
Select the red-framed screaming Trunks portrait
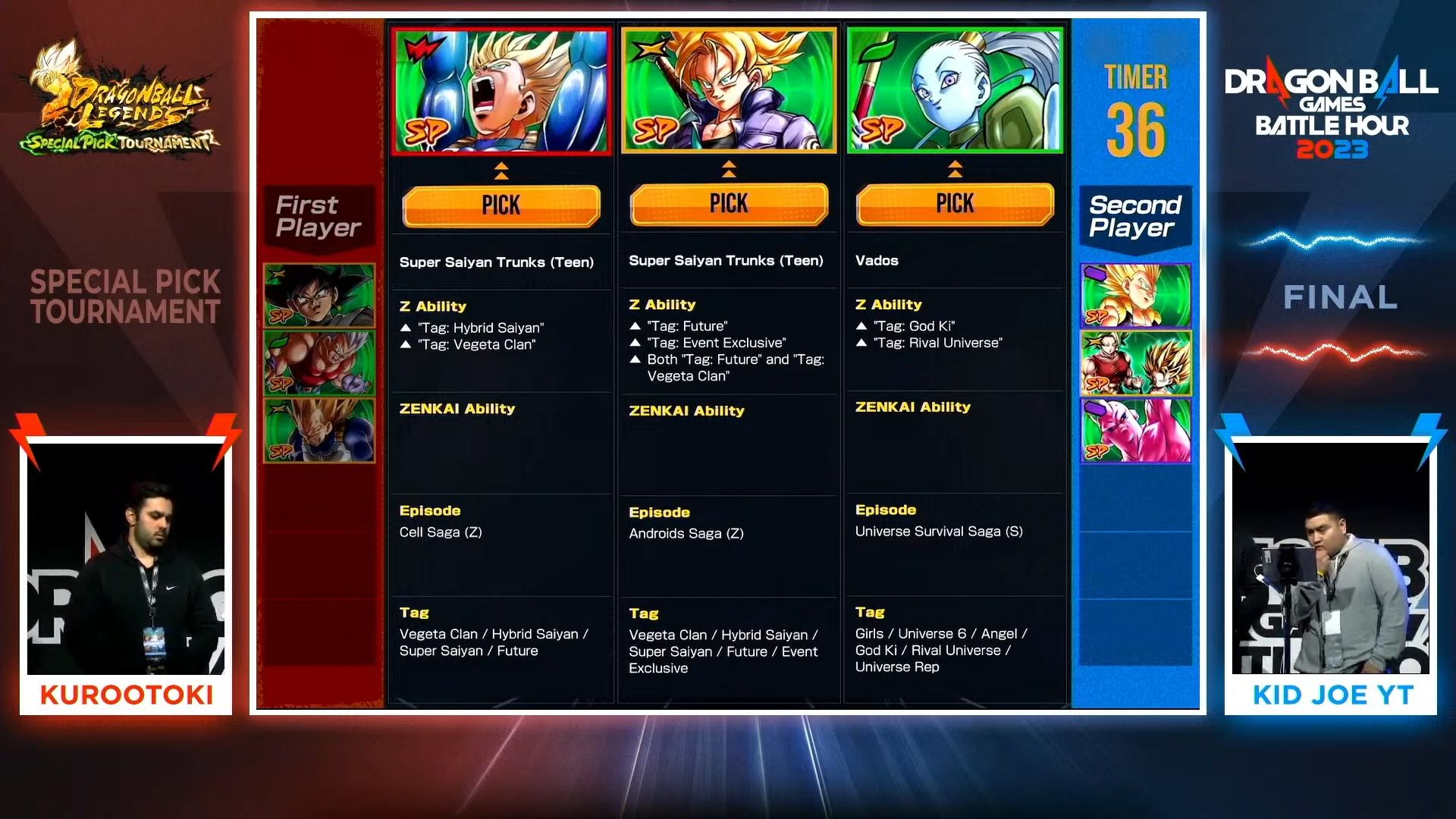500,91
